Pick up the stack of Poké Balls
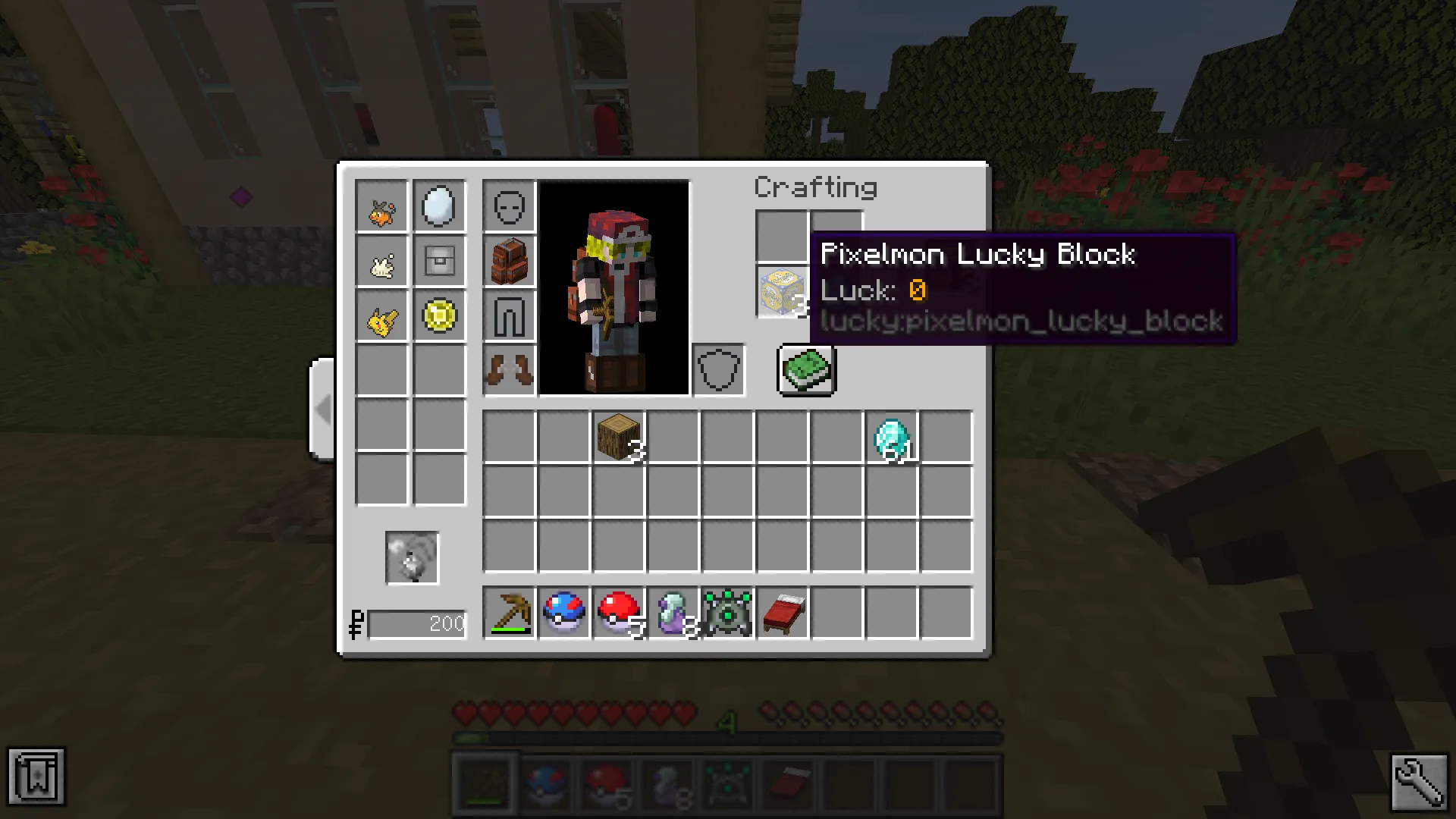 (x=618, y=613)
